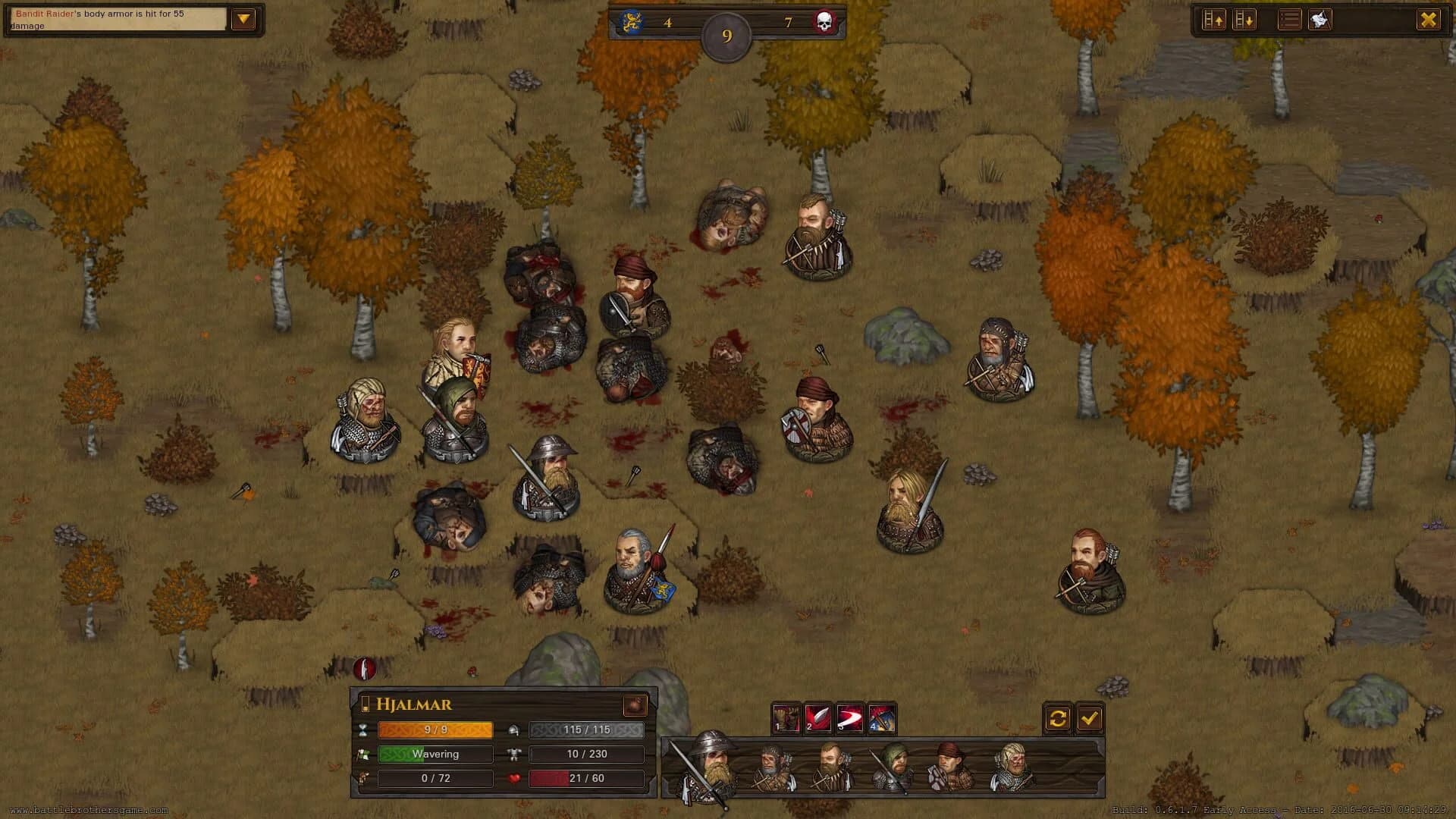The image size is (1456, 819).
Task: Click the red skull enemy banner showing 7
Action: point(825,21)
